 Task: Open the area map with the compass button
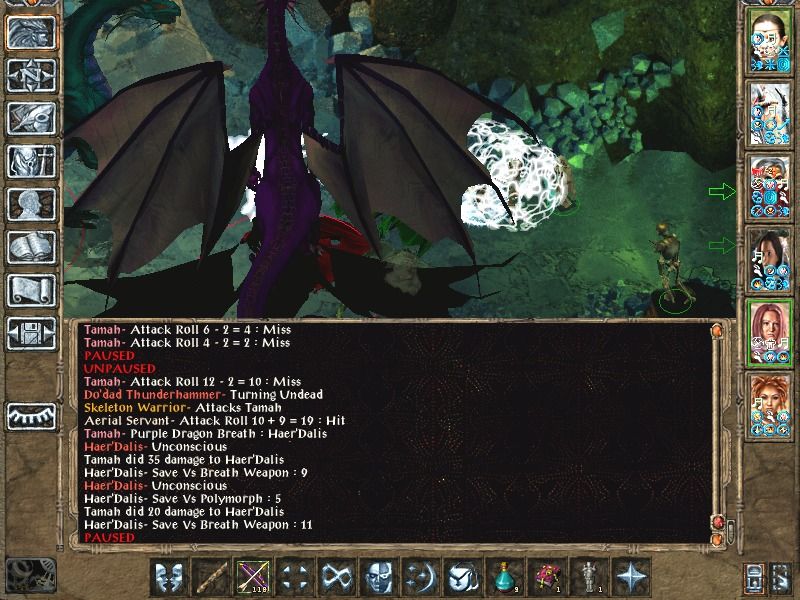tap(30, 75)
